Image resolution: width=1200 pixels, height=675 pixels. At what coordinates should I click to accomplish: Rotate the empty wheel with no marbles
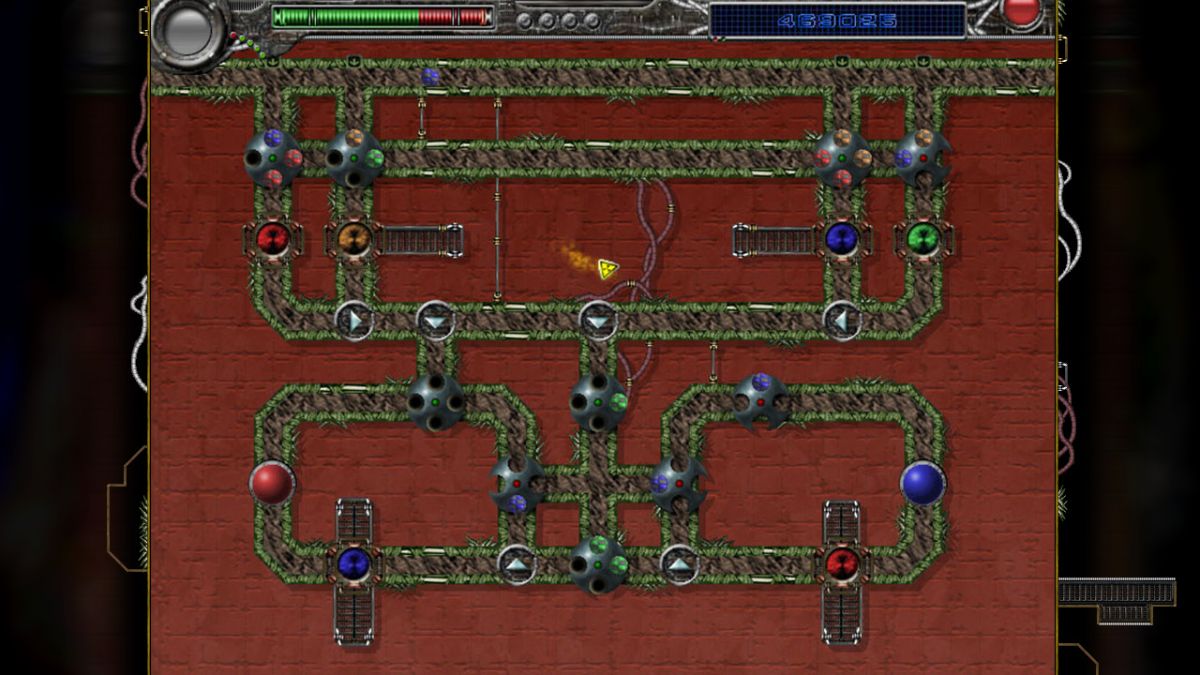[435, 402]
